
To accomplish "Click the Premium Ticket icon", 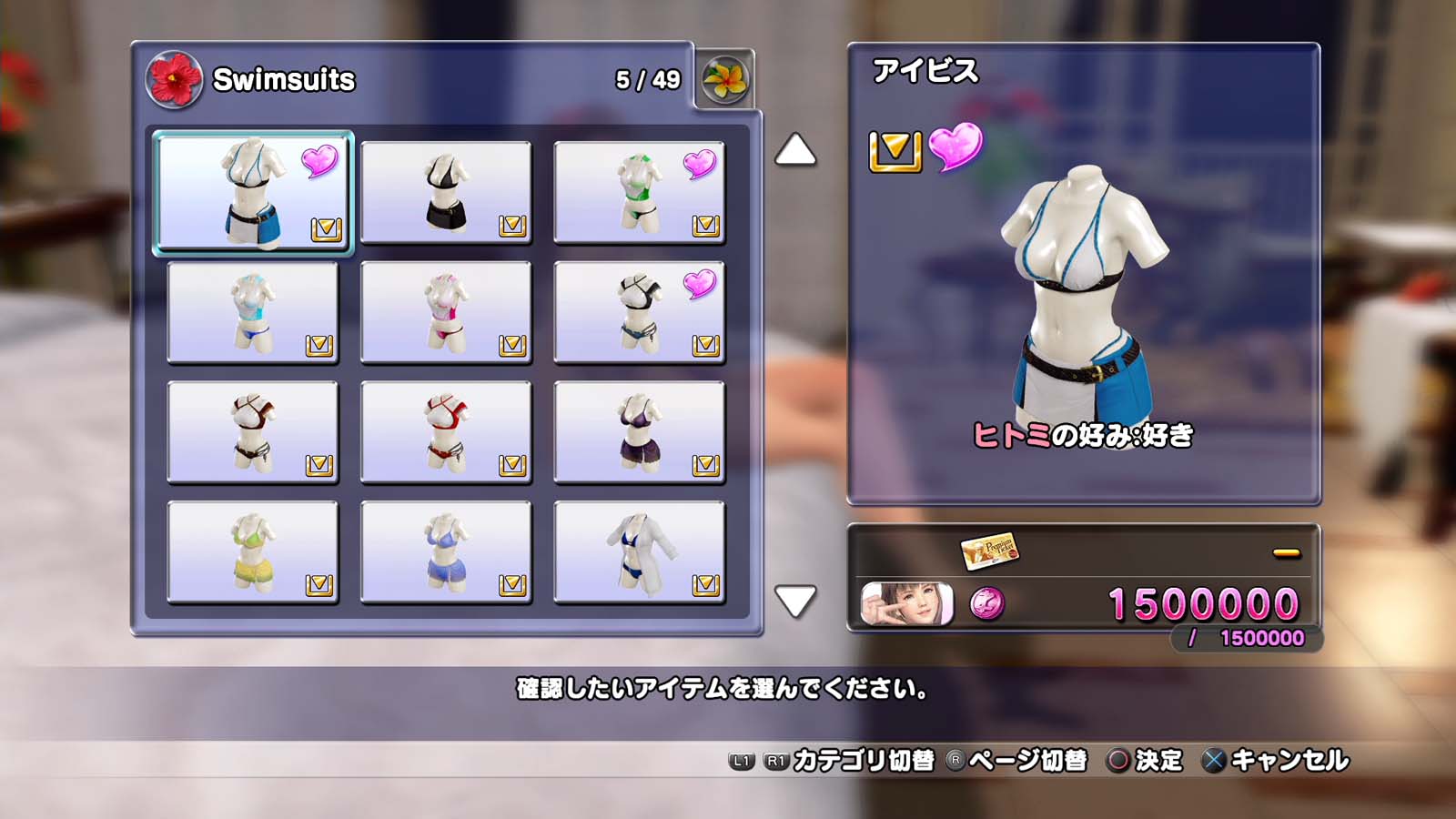I will tap(989, 551).
